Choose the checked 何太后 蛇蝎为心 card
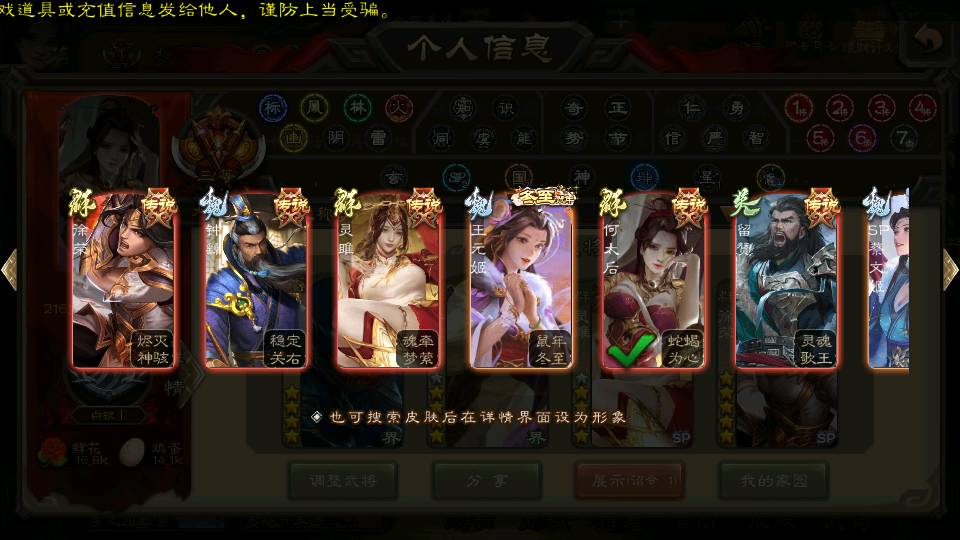Image resolution: width=960 pixels, height=540 pixels. (654, 280)
